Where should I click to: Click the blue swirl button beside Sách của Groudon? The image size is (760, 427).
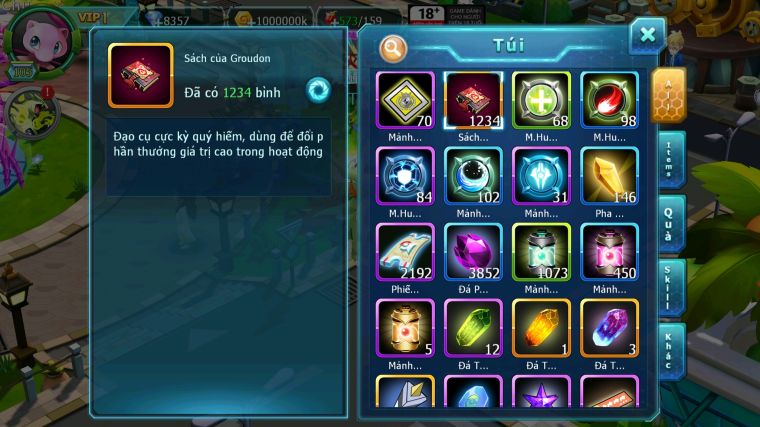[318, 88]
